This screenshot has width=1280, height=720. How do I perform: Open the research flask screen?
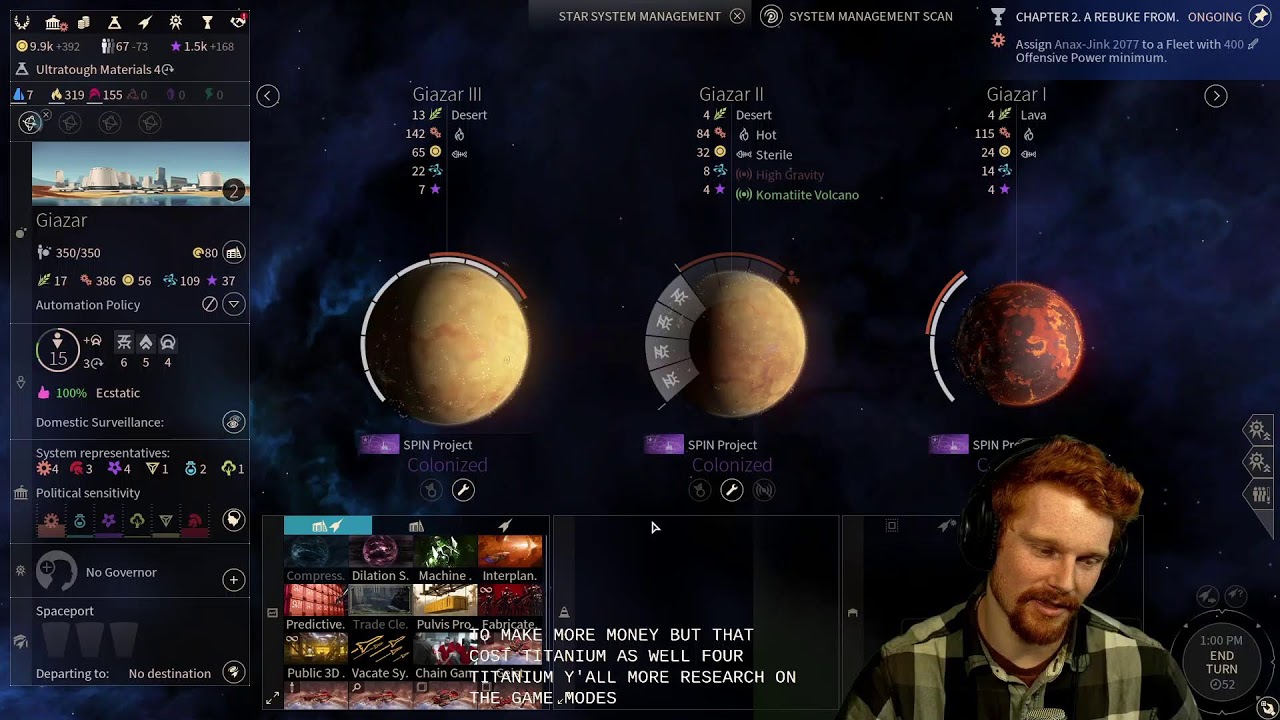pyautogui.click(x=114, y=22)
